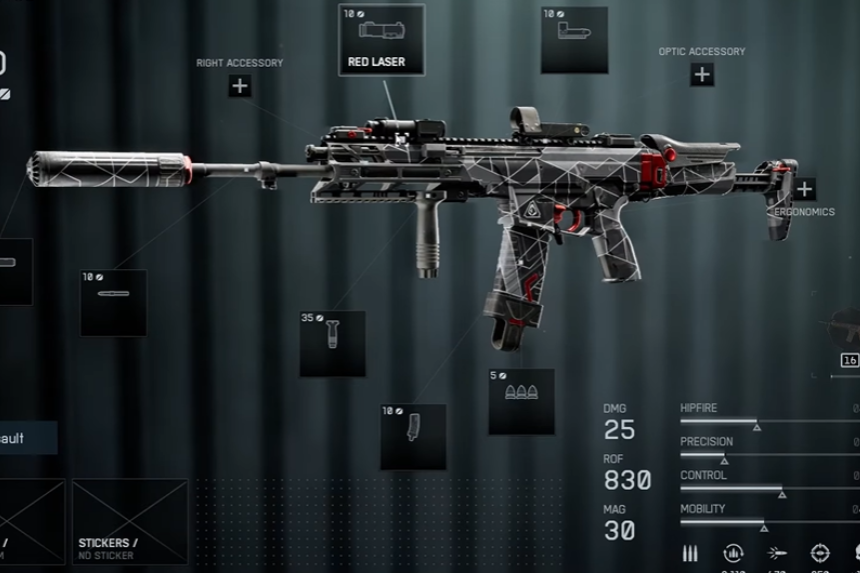Image resolution: width=860 pixels, height=573 pixels.
Task: Add an Optic Accessory attachment
Action: [x=702, y=74]
